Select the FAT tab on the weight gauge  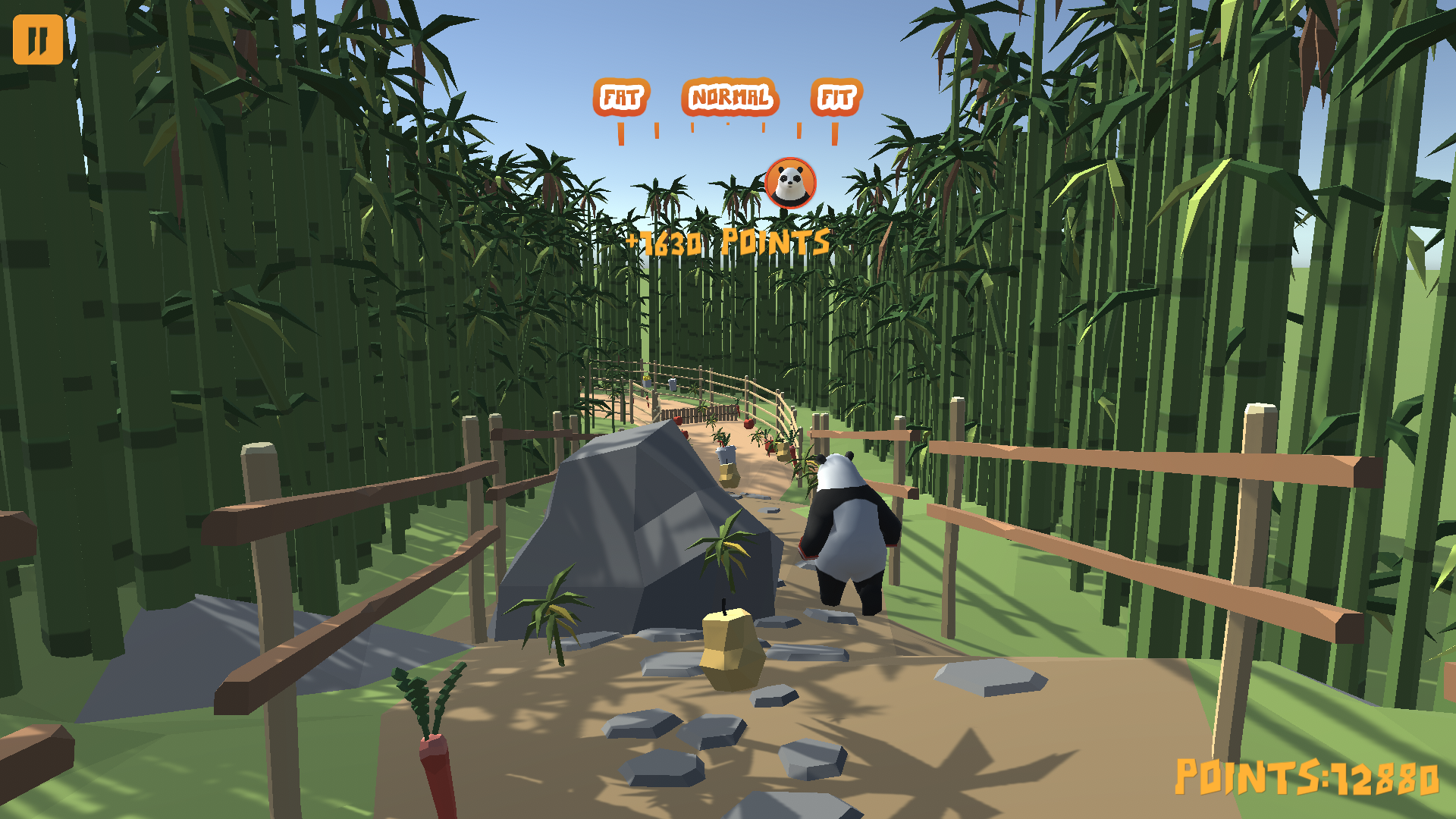point(622,97)
